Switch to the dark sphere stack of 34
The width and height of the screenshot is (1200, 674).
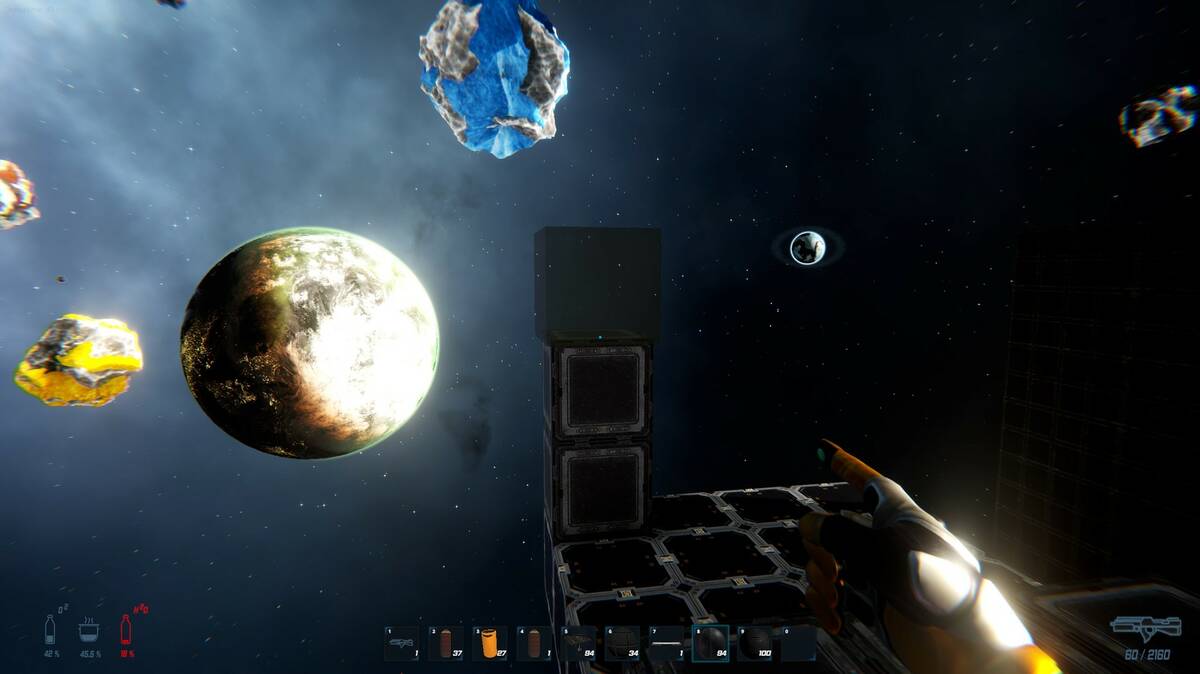[x=622, y=643]
